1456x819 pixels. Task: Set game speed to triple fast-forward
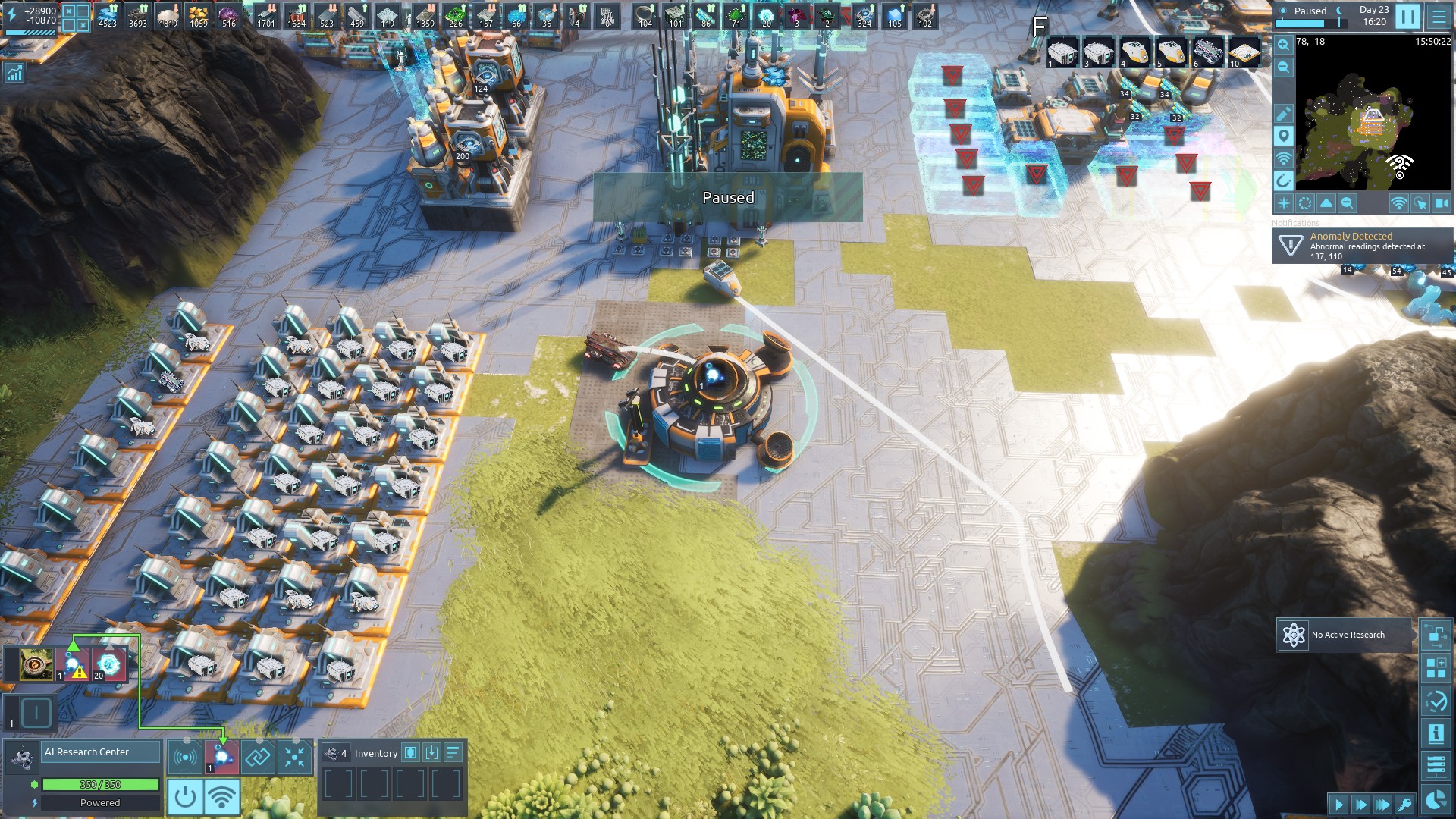(1382, 805)
